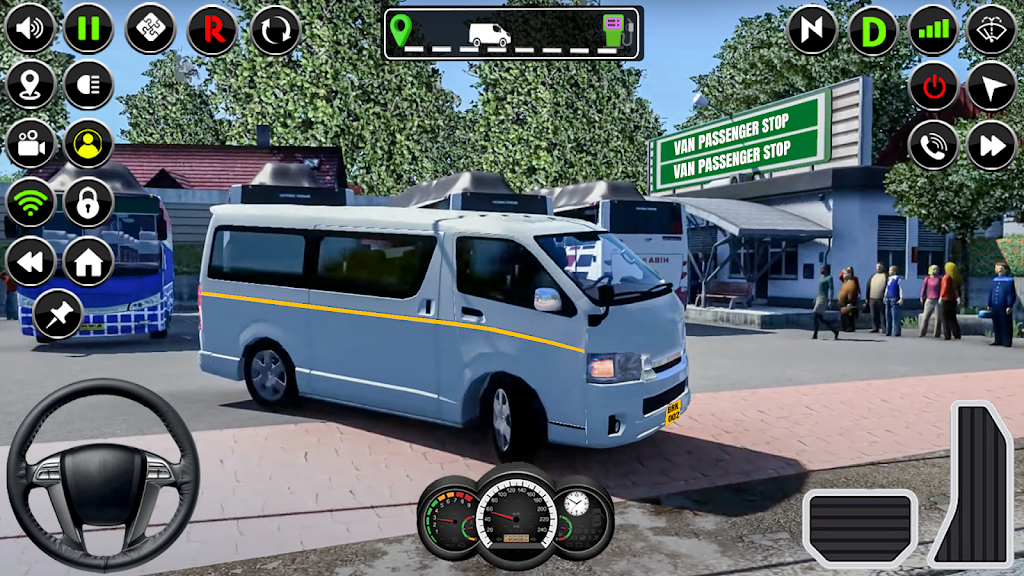The width and height of the screenshot is (1024, 576).
Task: Click the circular arrows refresh button
Action: pos(275,29)
